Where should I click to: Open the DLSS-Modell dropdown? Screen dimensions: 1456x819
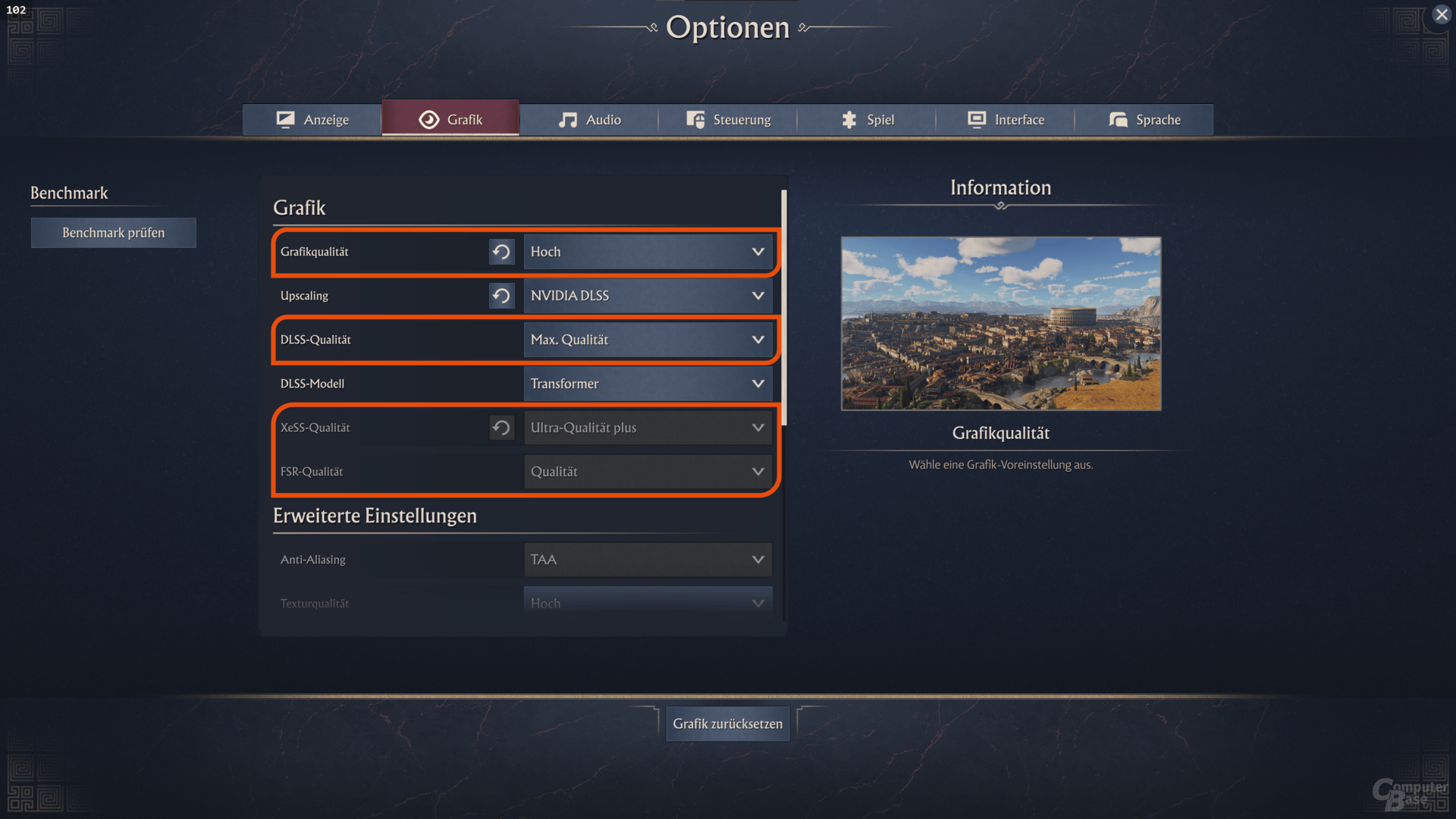tap(648, 384)
